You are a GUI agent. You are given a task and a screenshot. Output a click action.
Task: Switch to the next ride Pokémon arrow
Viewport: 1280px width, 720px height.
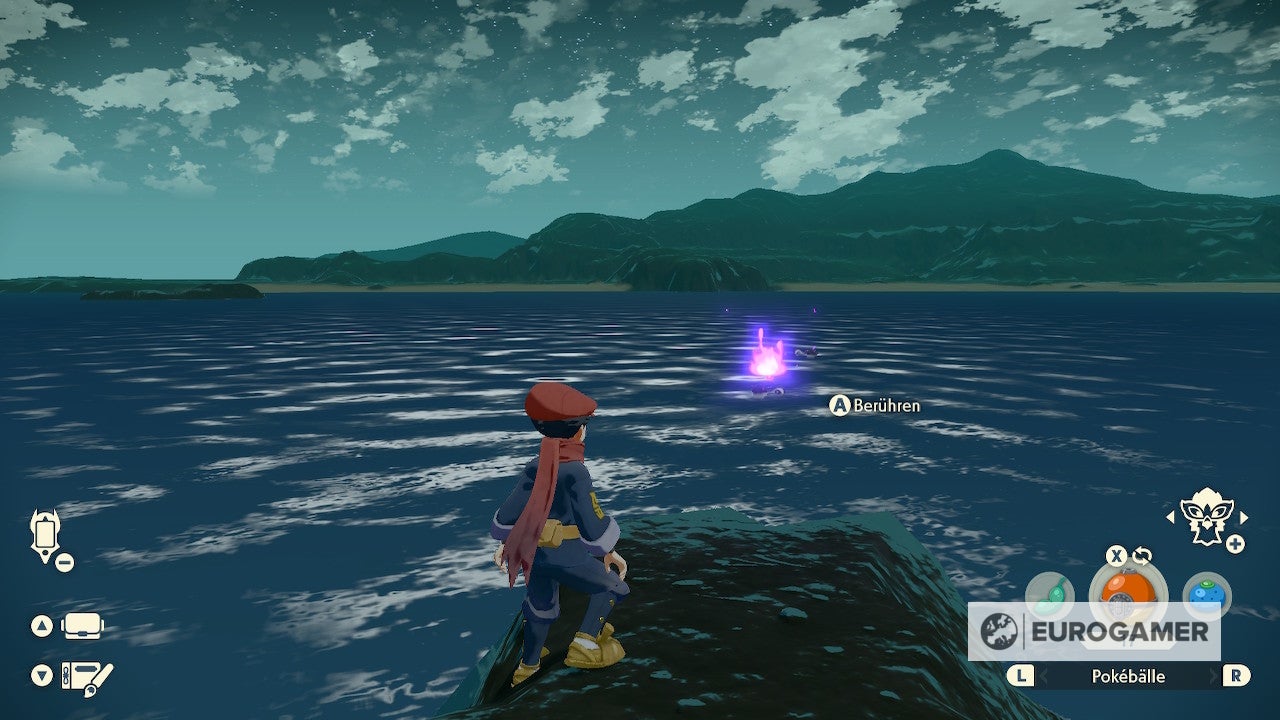tap(1244, 517)
